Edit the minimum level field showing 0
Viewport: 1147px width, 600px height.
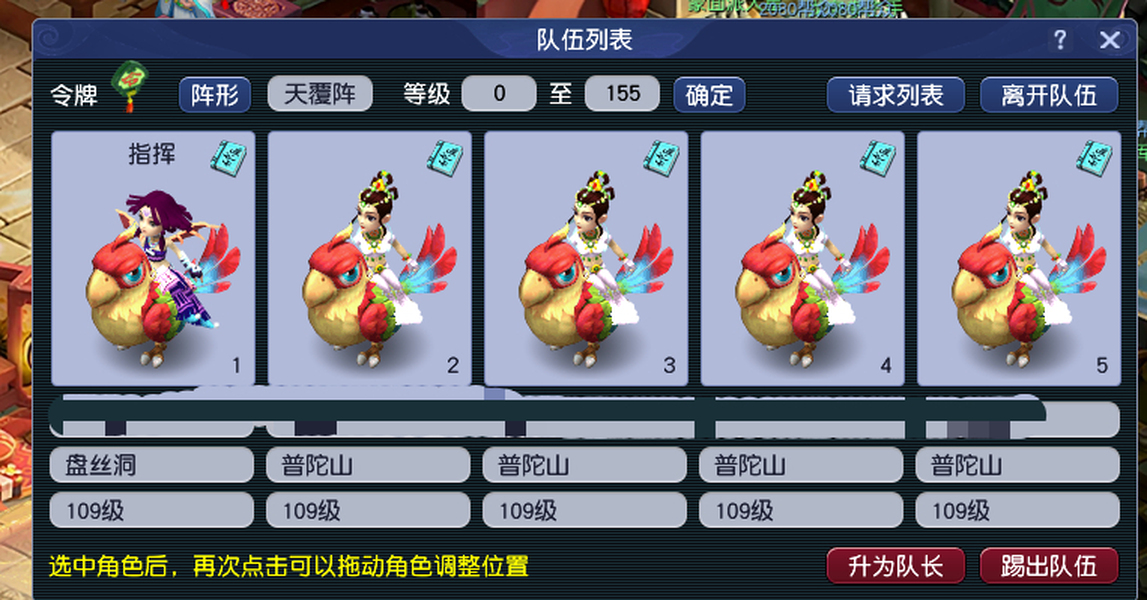point(499,95)
